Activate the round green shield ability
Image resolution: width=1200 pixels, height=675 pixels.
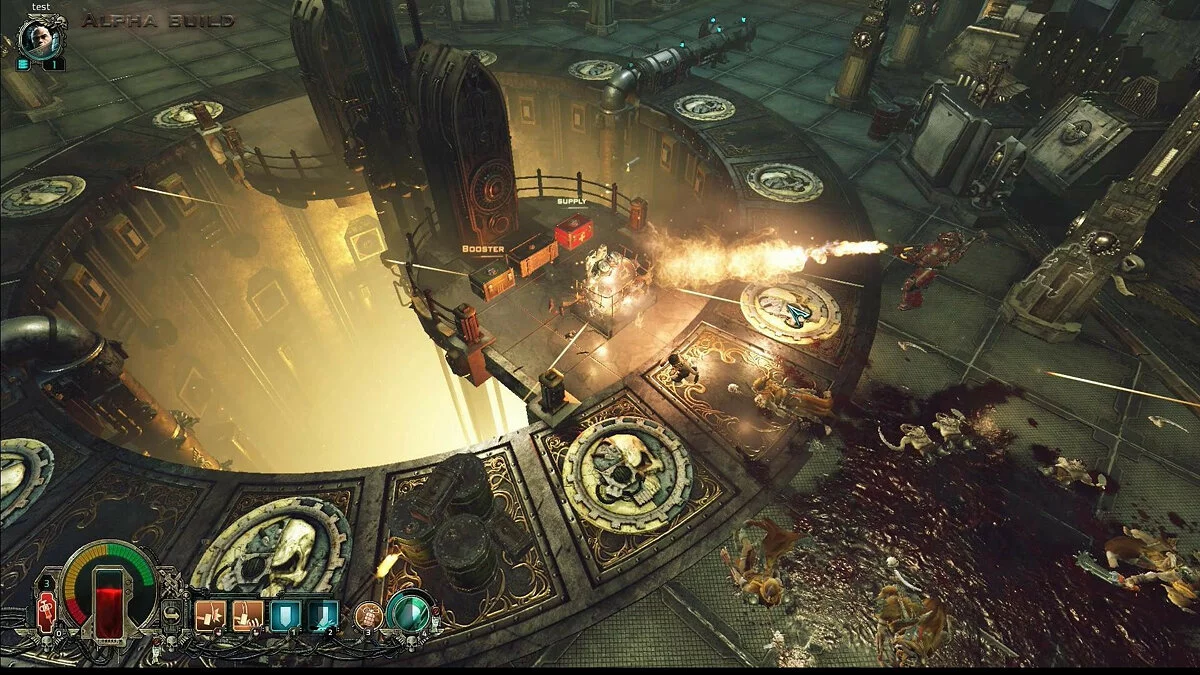click(408, 613)
